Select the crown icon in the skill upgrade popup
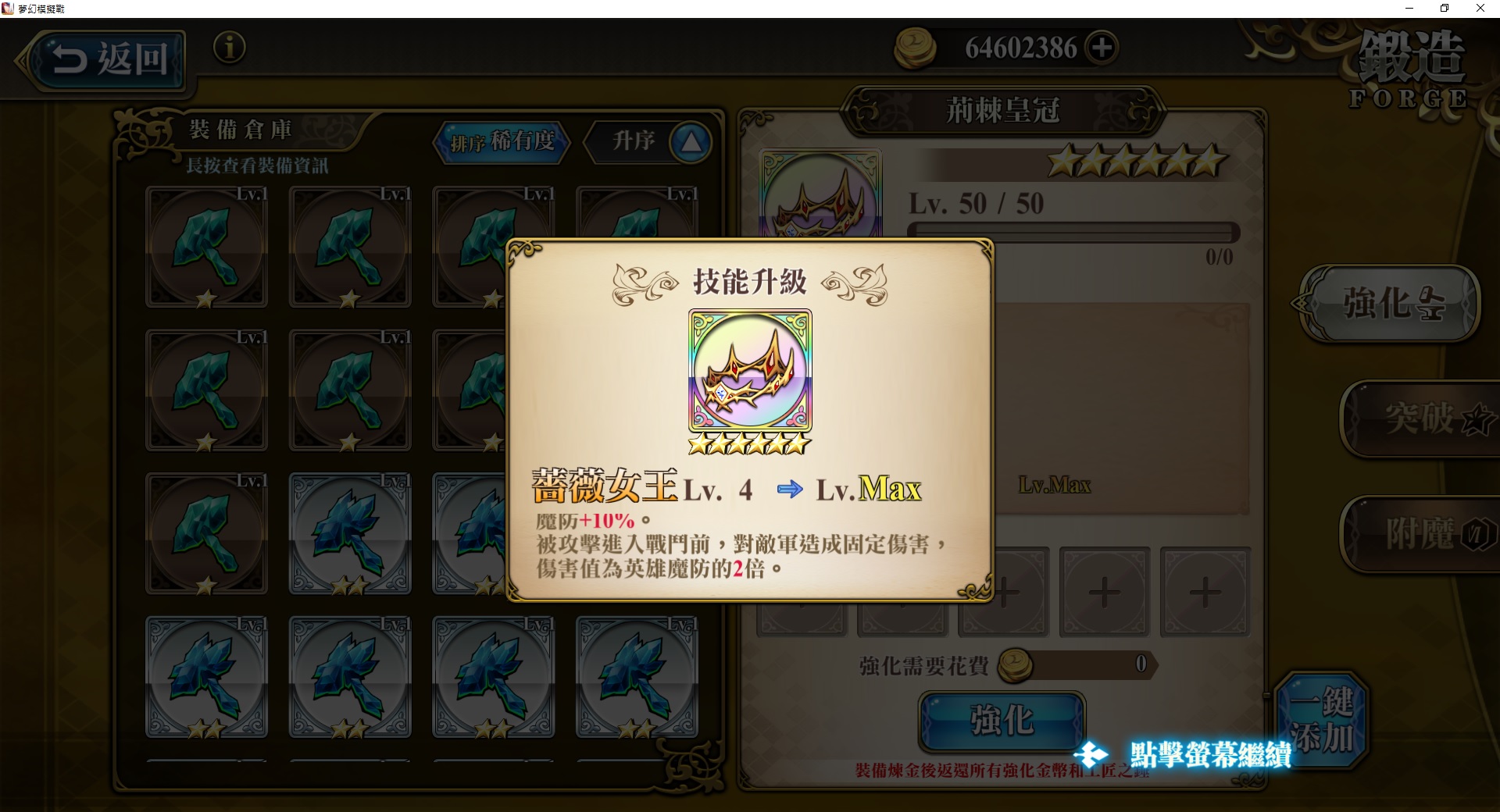The height and width of the screenshot is (812, 1500). (750, 367)
